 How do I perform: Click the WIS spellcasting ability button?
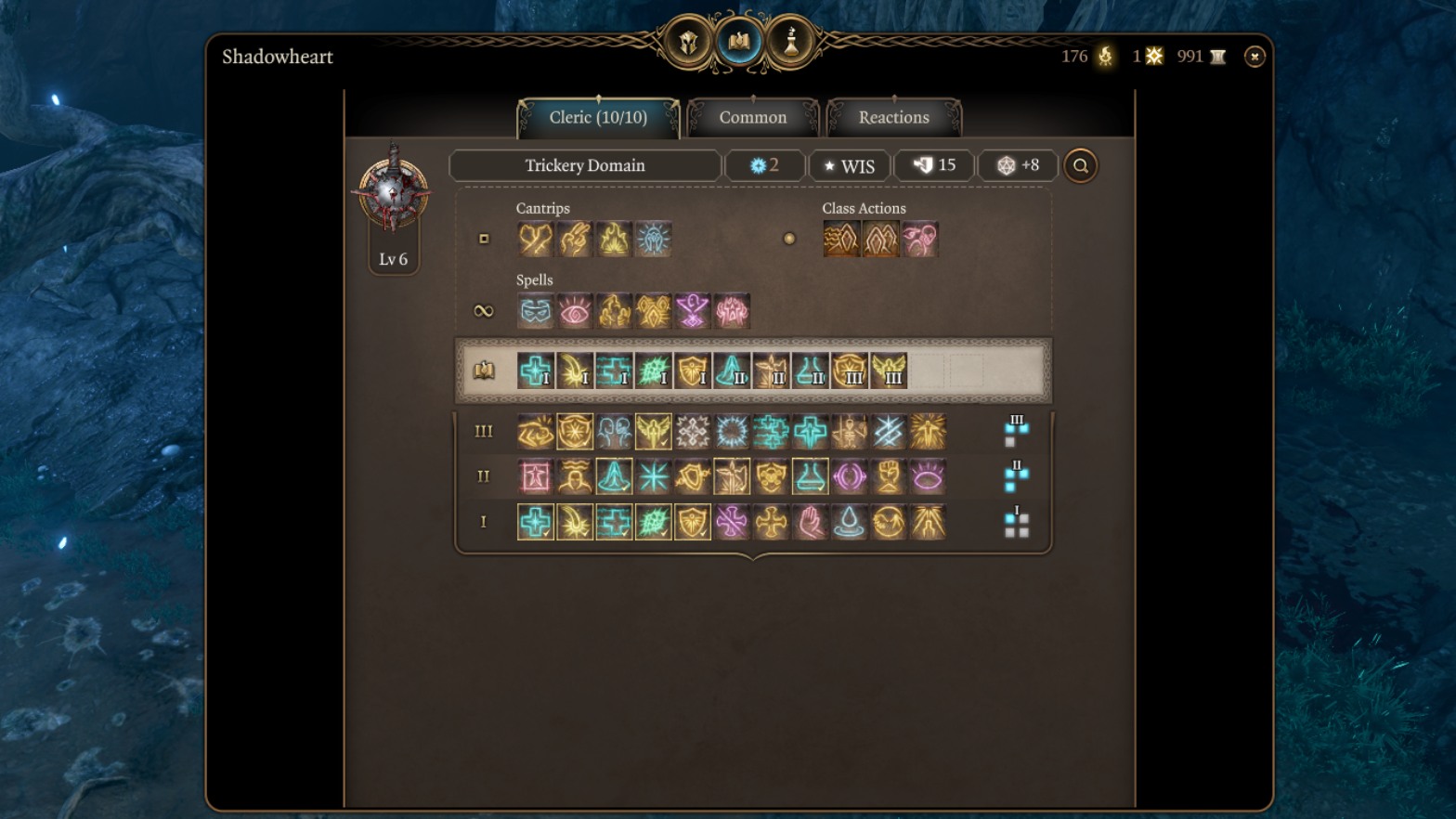(x=849, y=165)
